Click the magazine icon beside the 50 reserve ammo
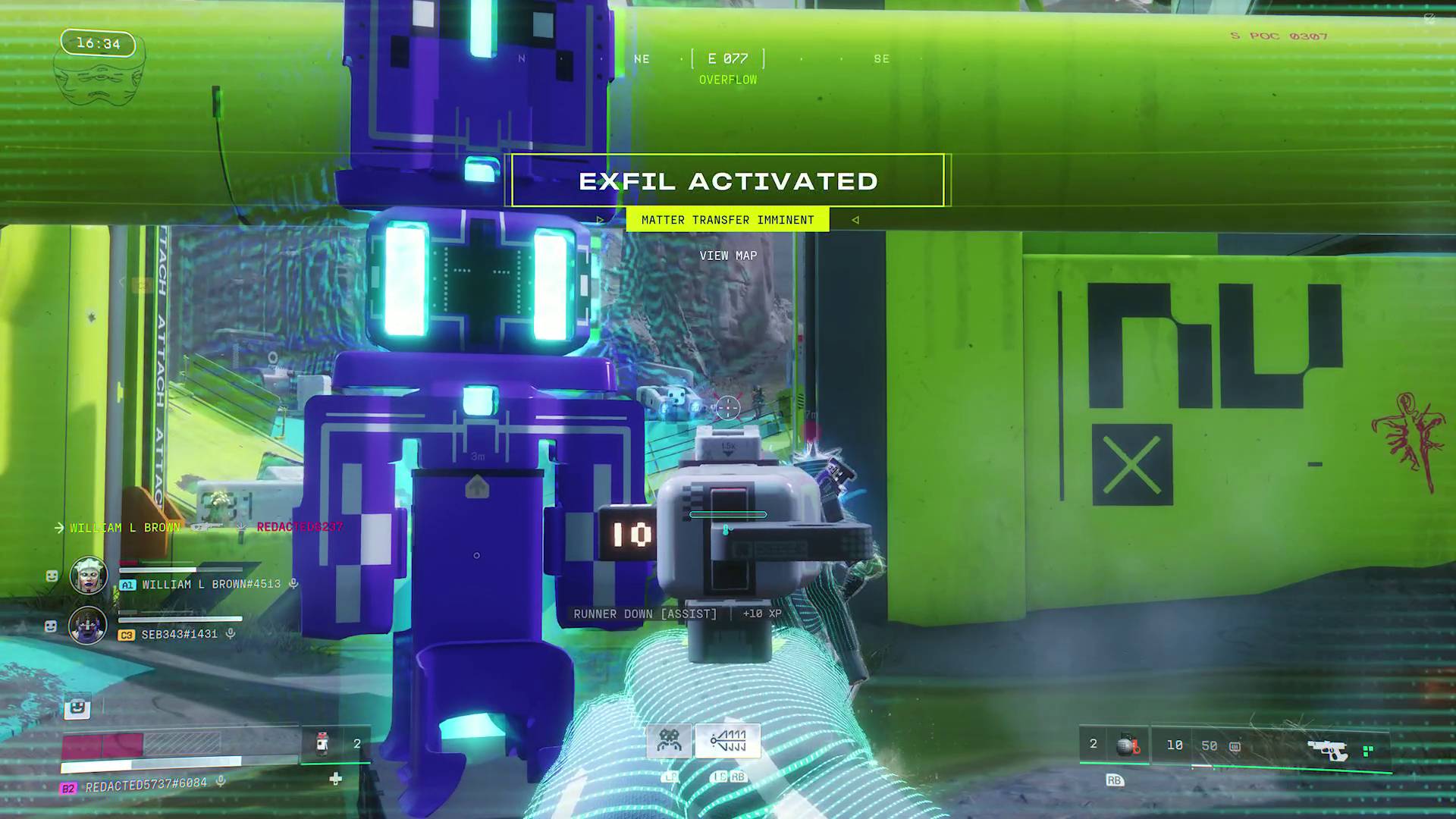 (x=1234, y=747)
